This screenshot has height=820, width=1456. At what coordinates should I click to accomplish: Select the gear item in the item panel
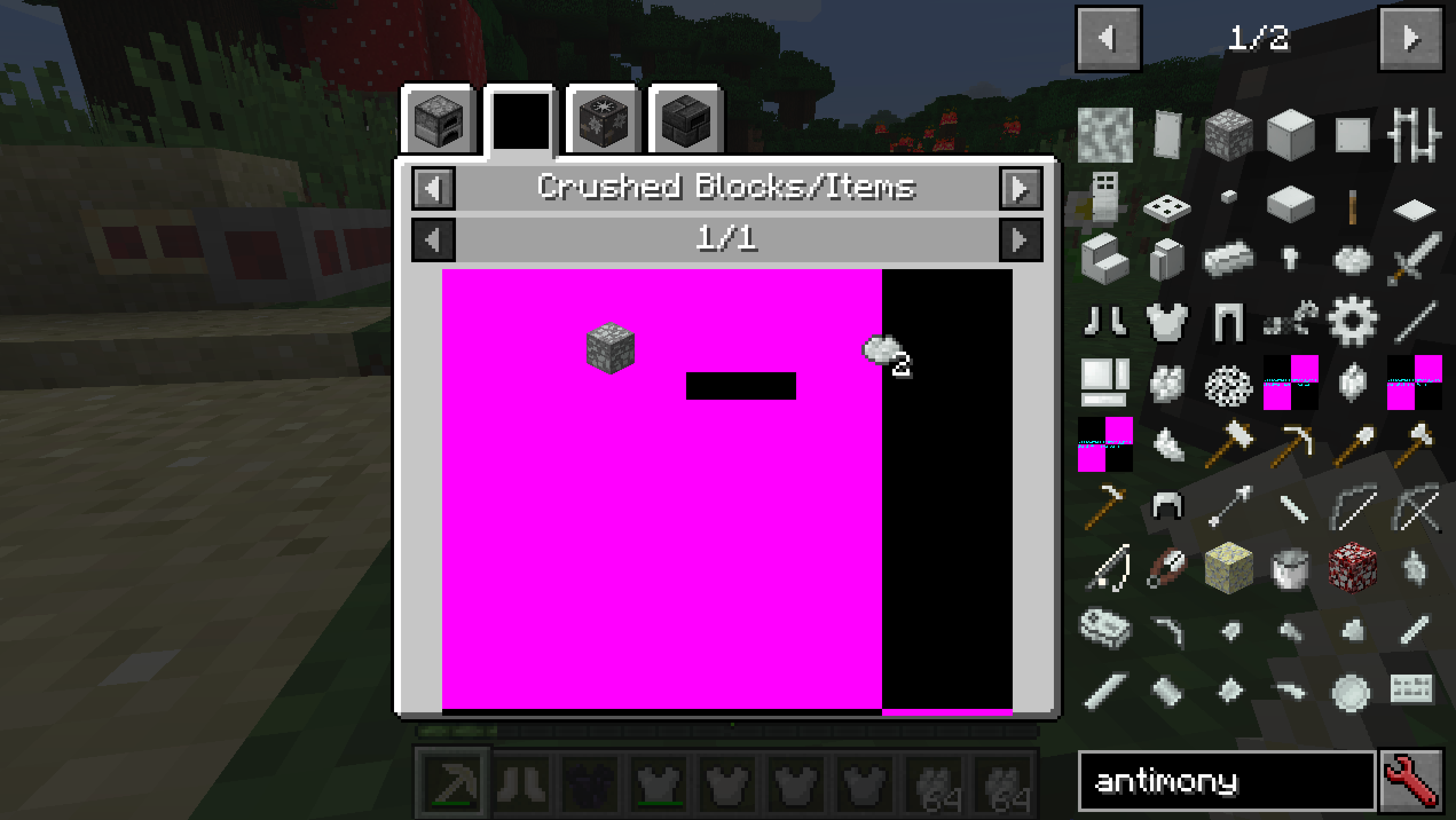pyautogui.click(x=1352, y=321)
